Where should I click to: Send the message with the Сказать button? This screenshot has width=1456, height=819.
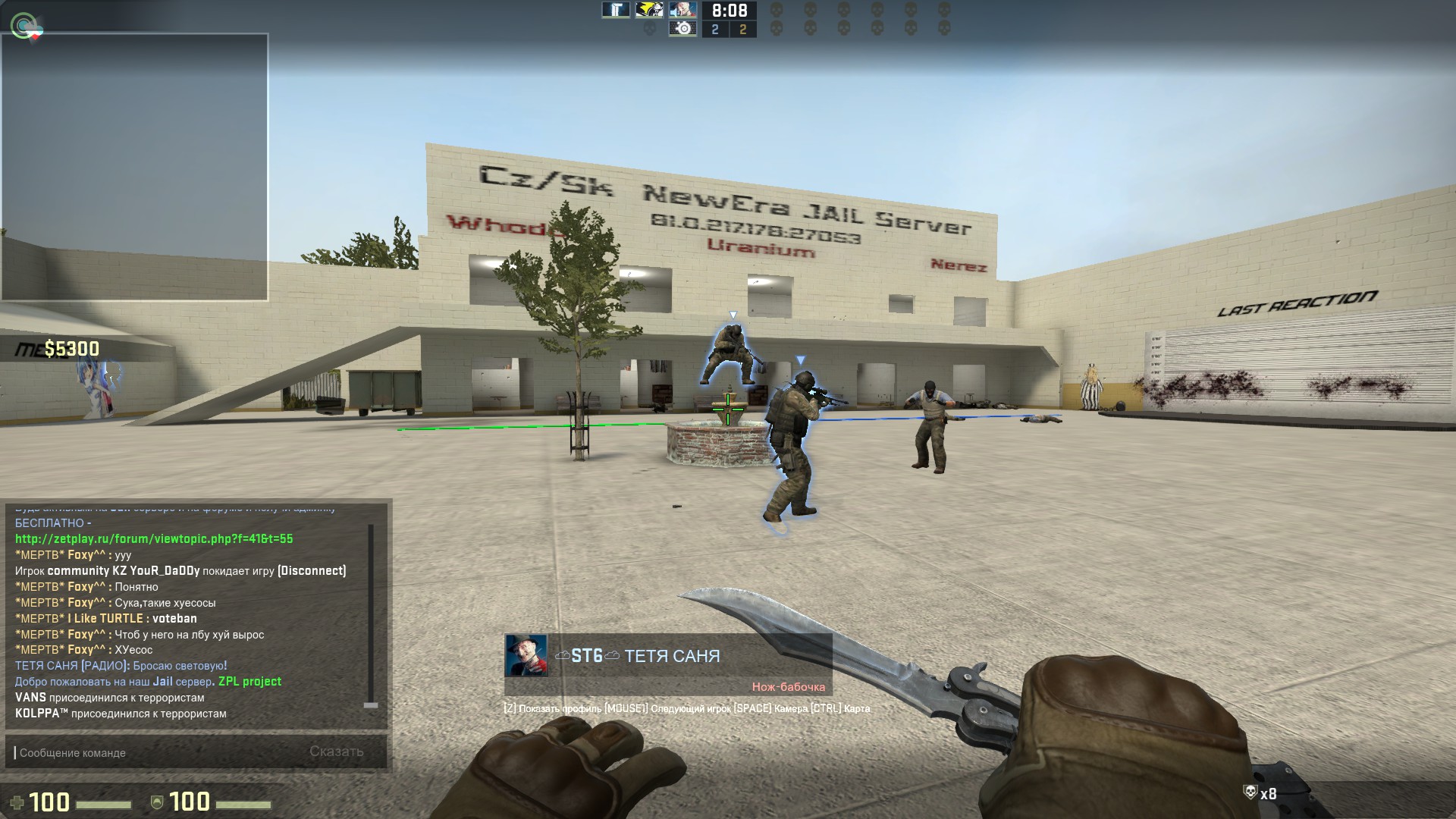click(336, 752)
